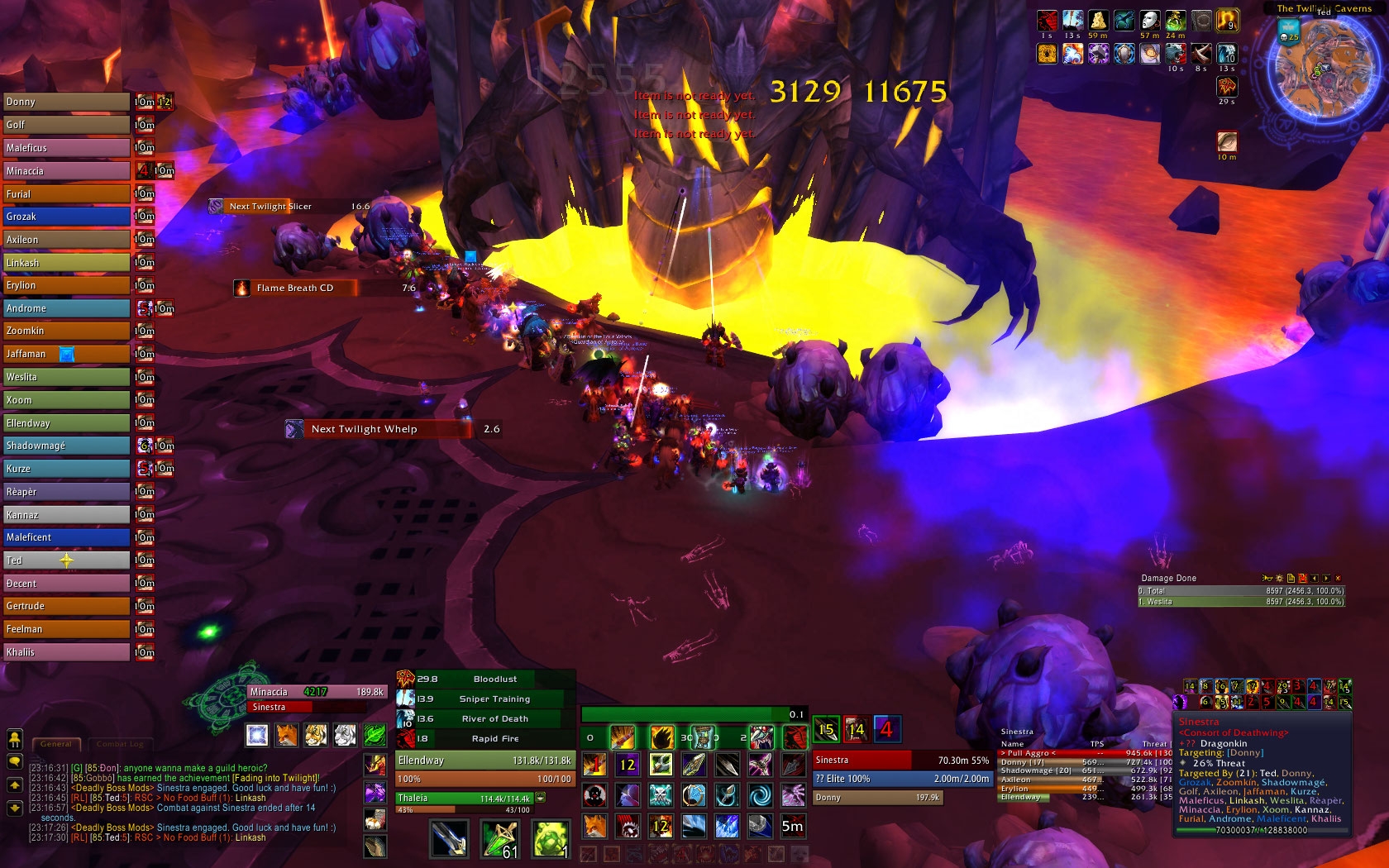
Task: Target Khaliis at the raid list bottom
Action: (66, 652)
